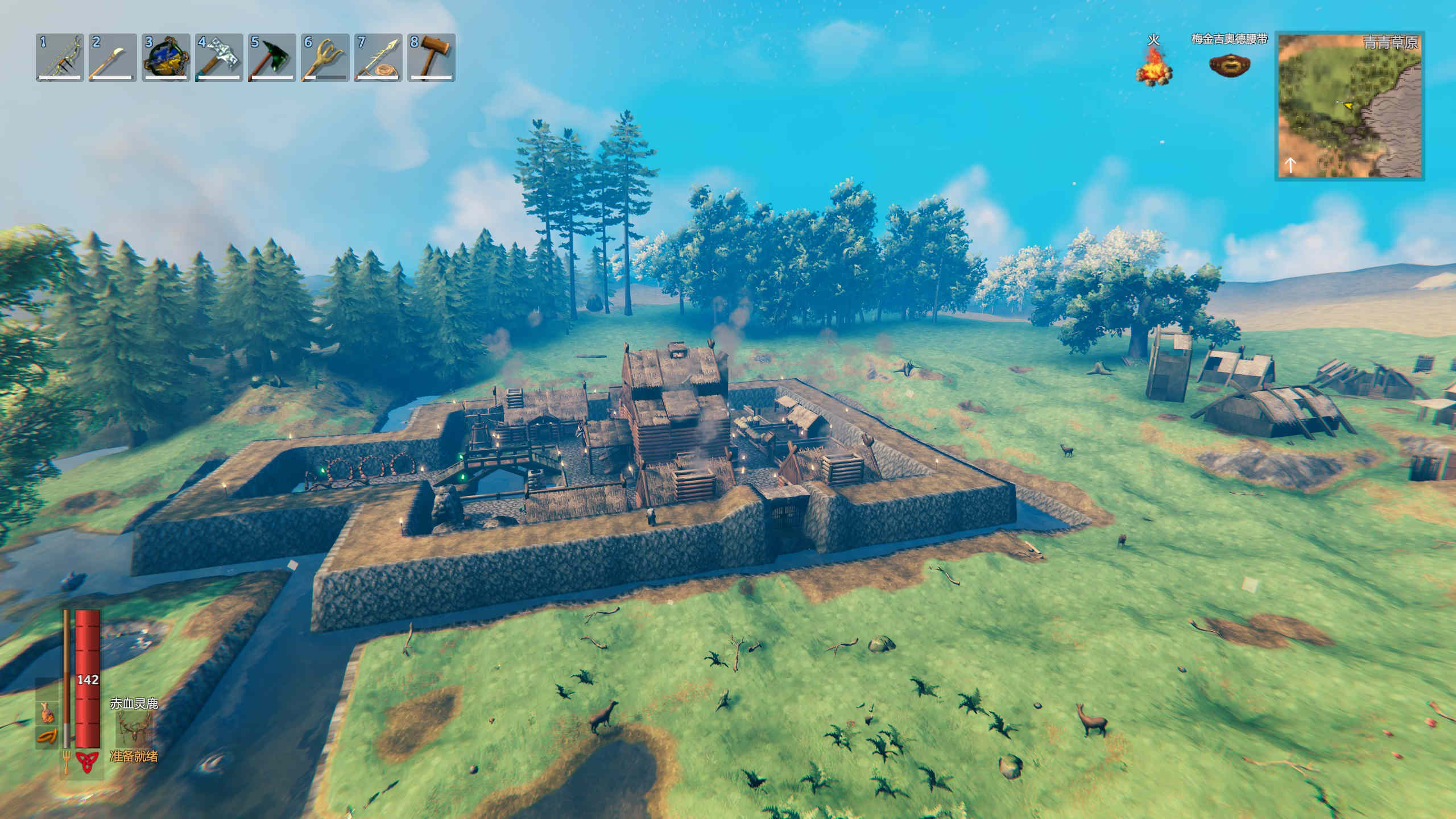Equip the silver battleaxe in slot 4
The height and width of the screenshot is (819, 1456).
click(219, 57)
